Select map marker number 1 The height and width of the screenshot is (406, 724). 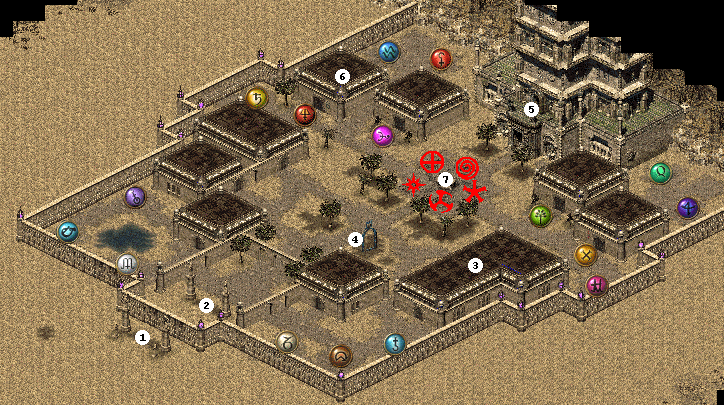coord(142,337)
